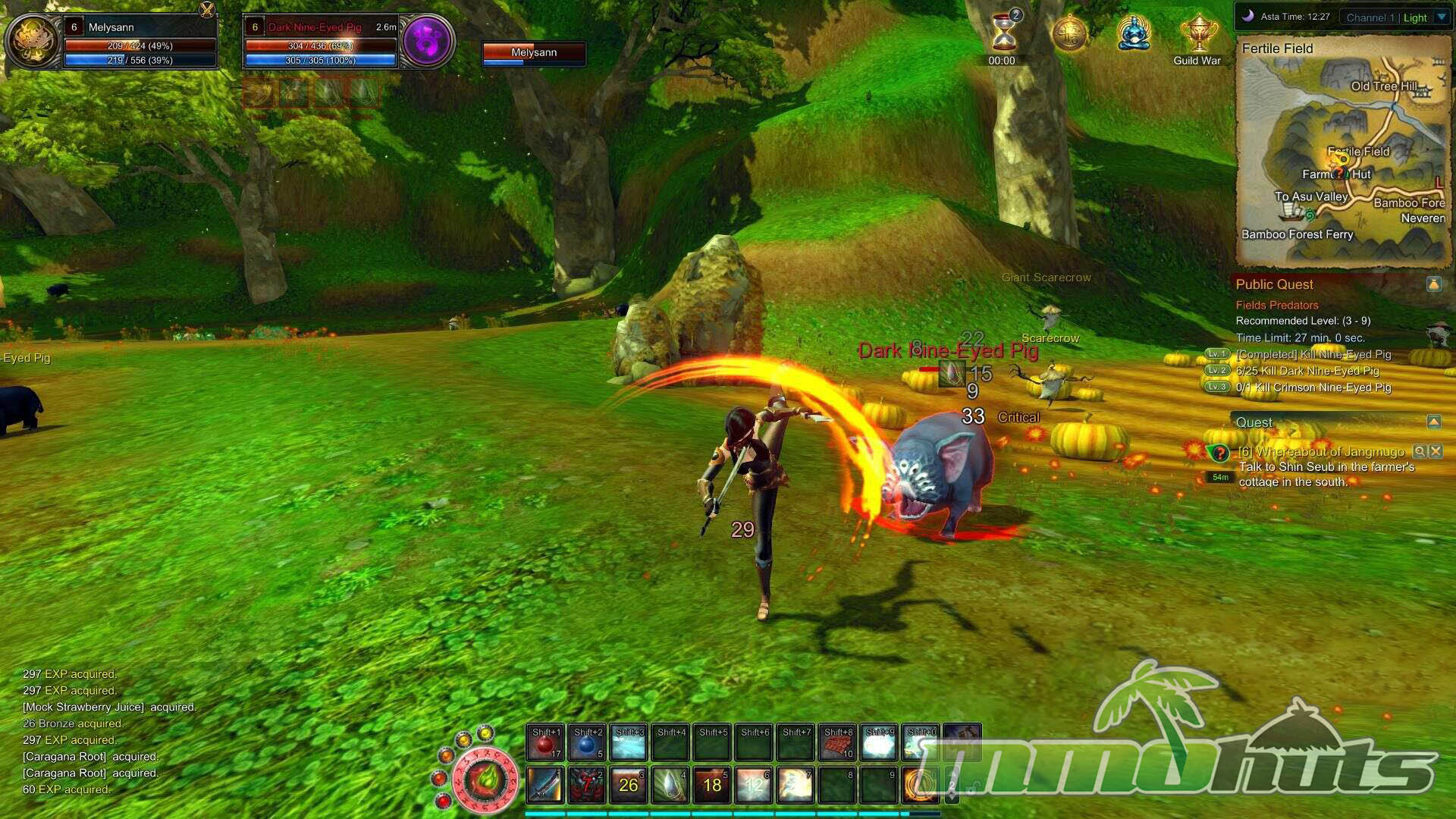Activate the sword skill in slot 1
This screenshot has width=1456, height=819.
[545, 785]
